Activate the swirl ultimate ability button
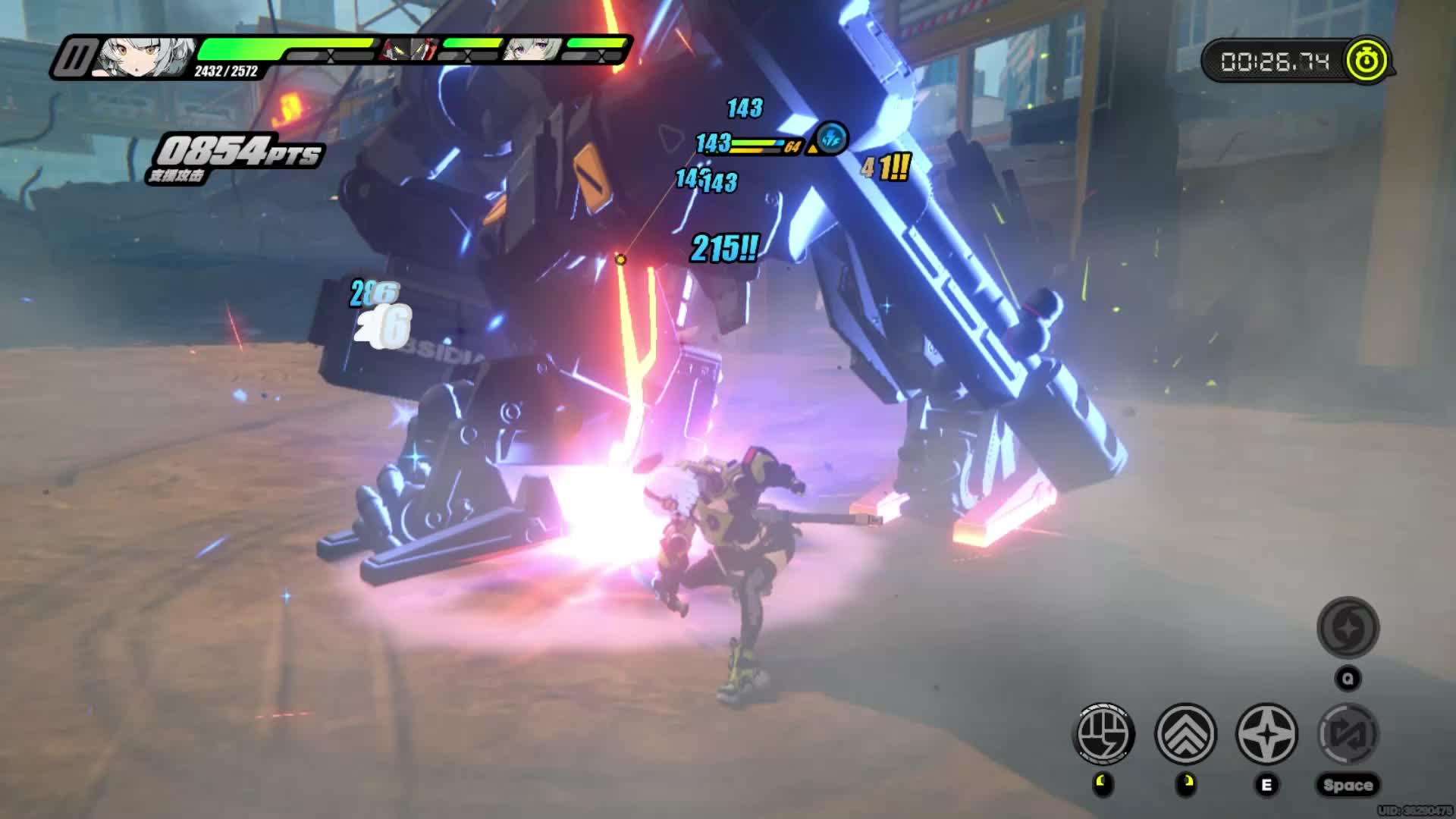Viewport: 1456px width, 819px height. point(1348,628)
